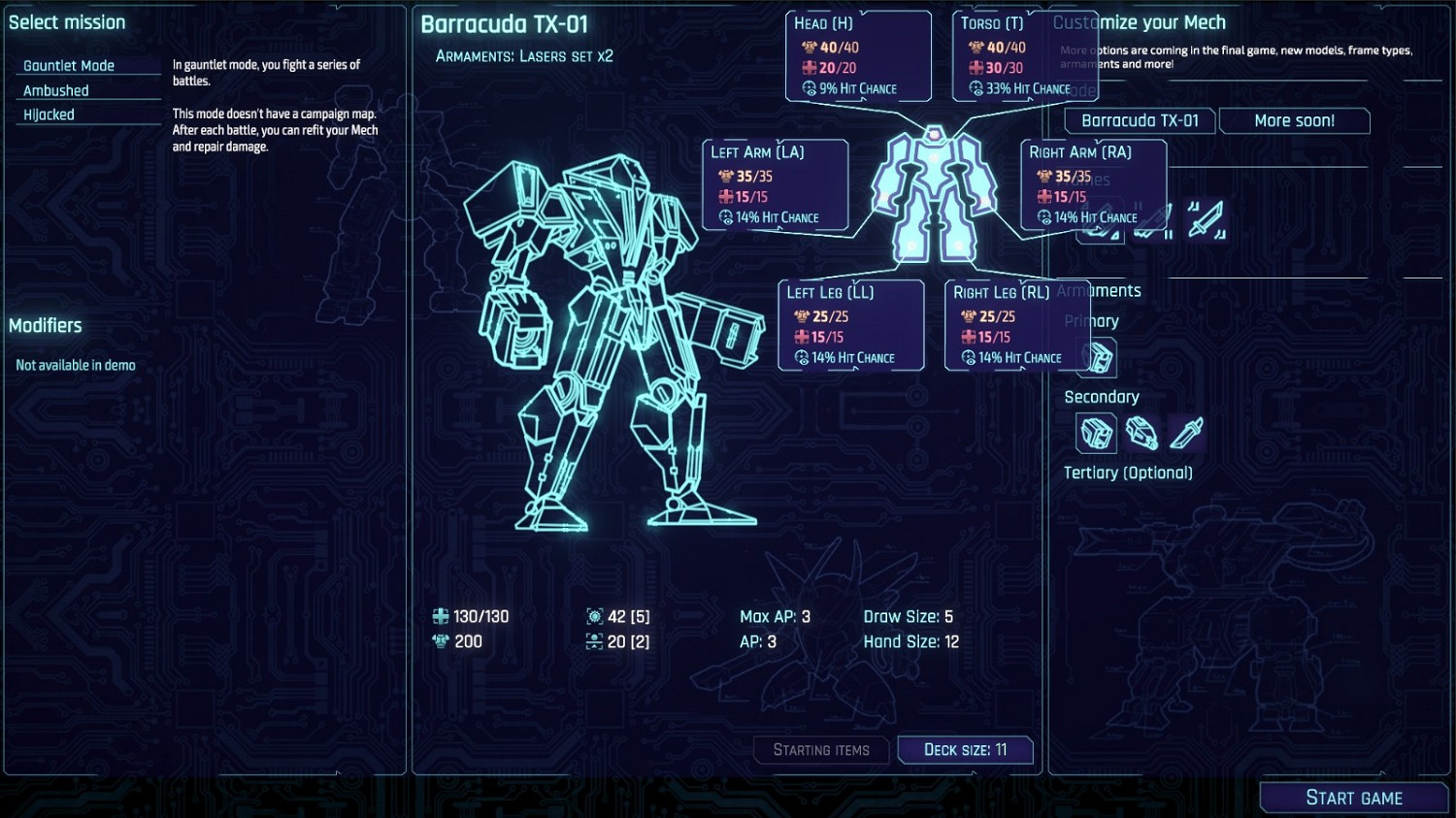Image resolution: width=1456 pixels, height=818 pixels.
Task: Open the Left Arm (LA) stats panel
Action: (776, 184)
